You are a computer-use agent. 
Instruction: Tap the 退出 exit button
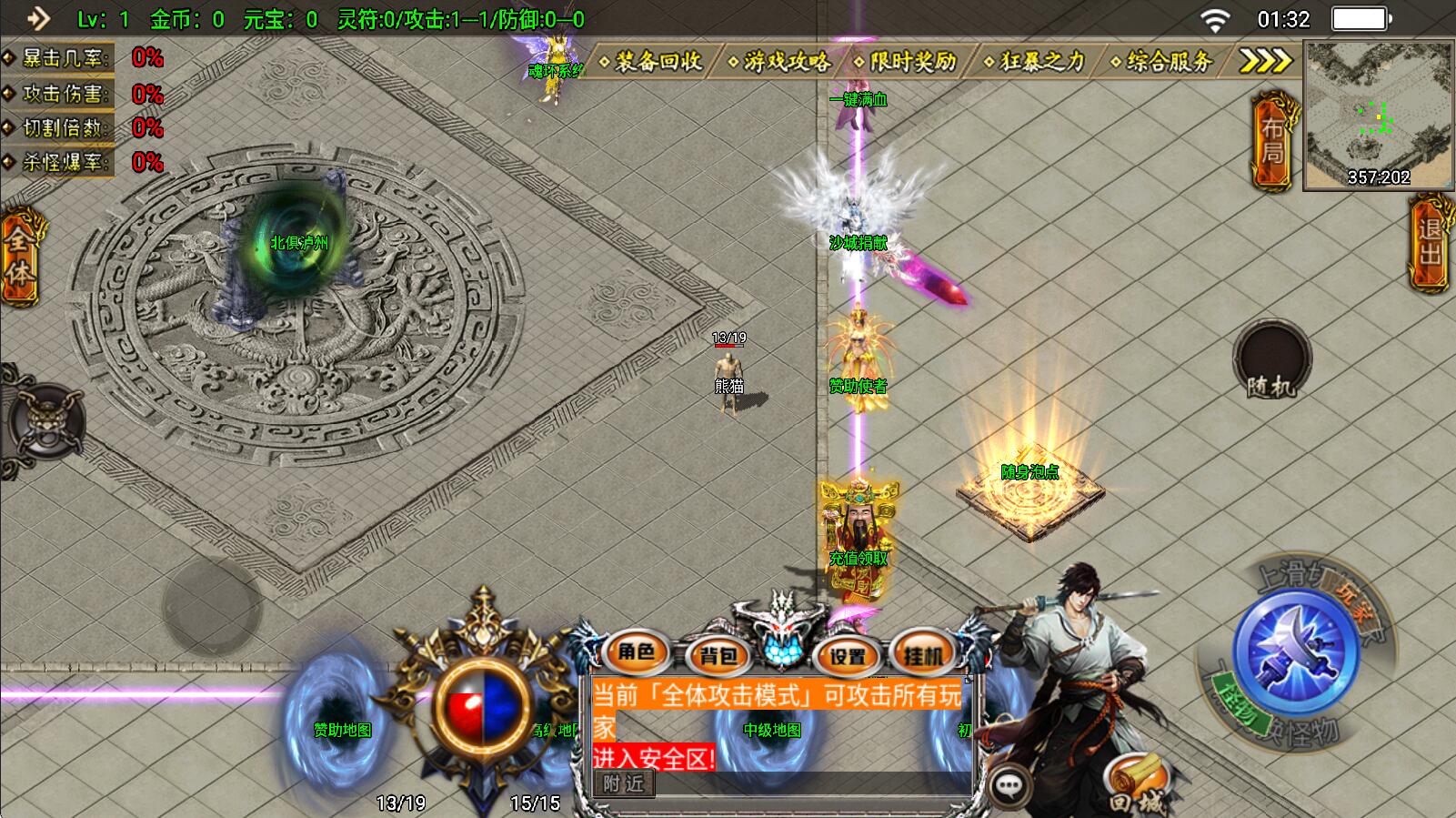pyautogui.click(x=1431, y=242)
